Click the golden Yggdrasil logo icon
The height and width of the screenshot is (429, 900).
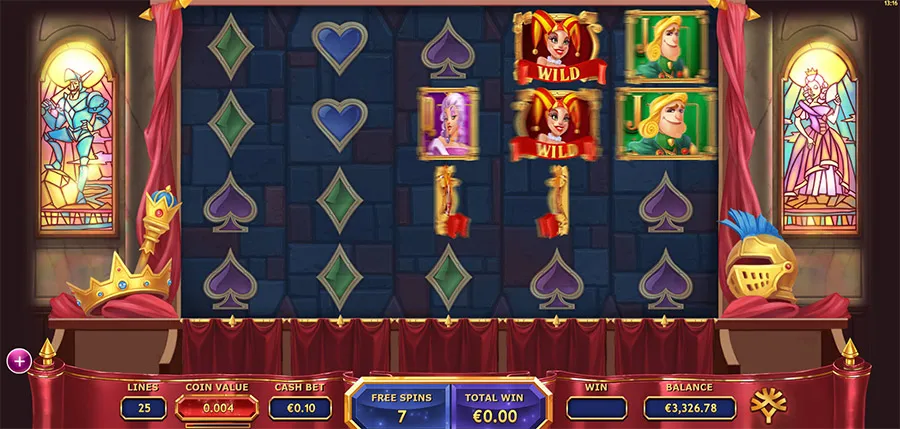[769, 404]
